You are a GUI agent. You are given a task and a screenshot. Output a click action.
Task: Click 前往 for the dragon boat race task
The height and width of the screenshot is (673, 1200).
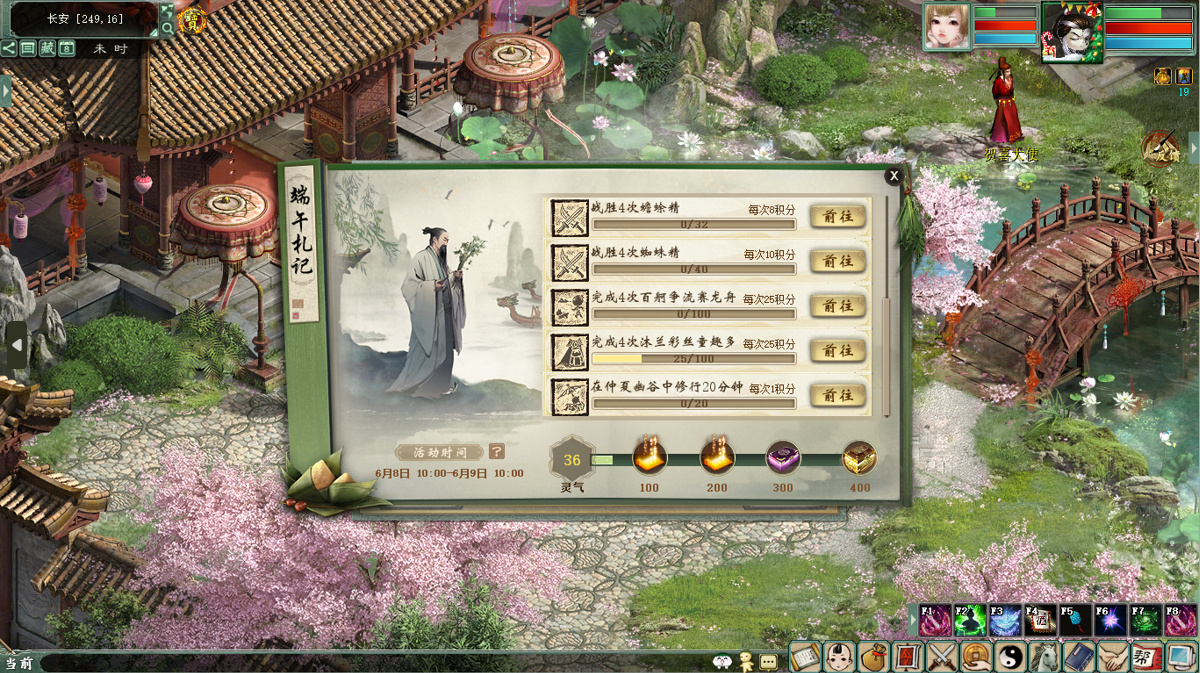[837, 306]
